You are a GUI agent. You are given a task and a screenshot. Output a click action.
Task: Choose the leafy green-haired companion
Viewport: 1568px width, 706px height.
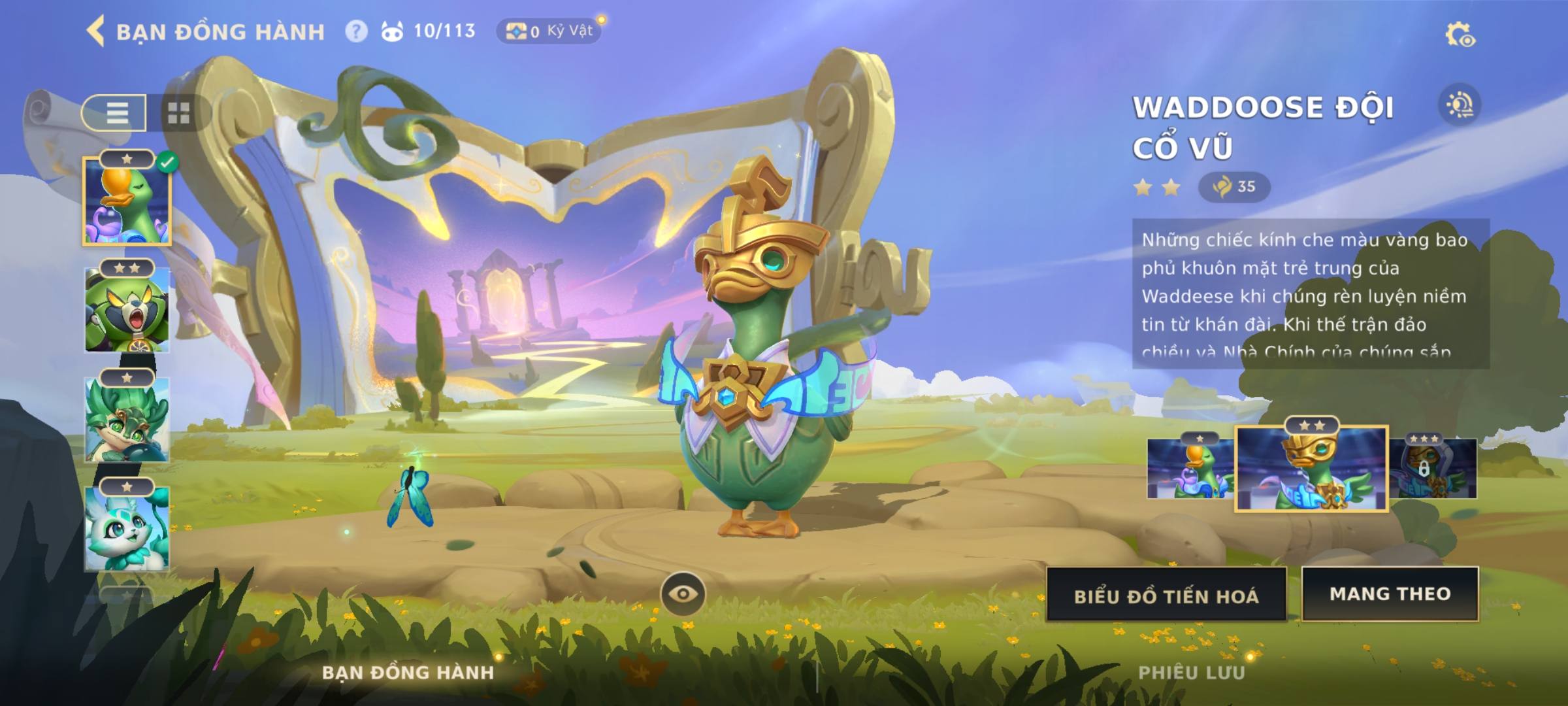tap(127, 418)
